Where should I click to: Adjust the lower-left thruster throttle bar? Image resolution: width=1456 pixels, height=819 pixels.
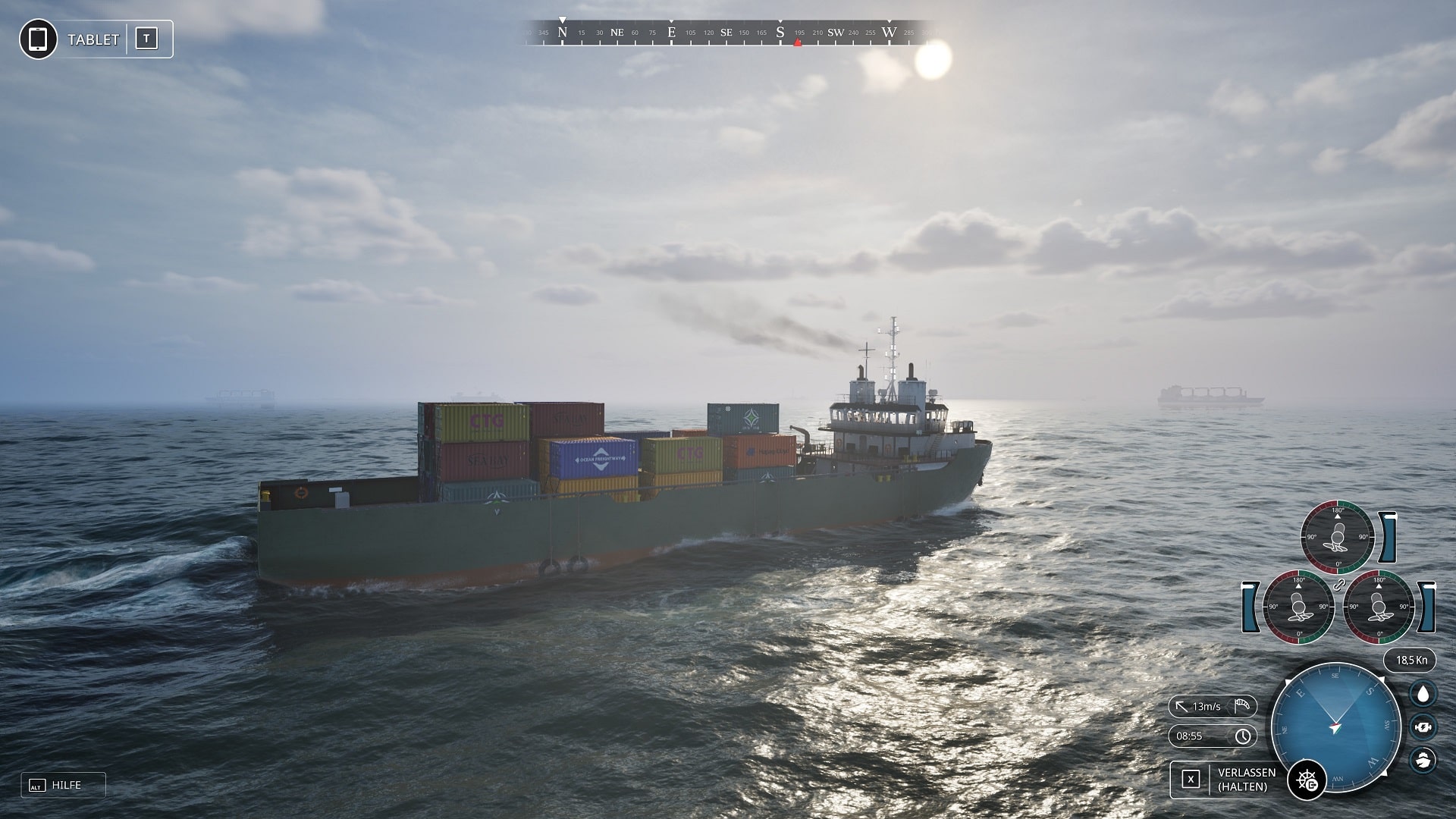(1250, 607)
